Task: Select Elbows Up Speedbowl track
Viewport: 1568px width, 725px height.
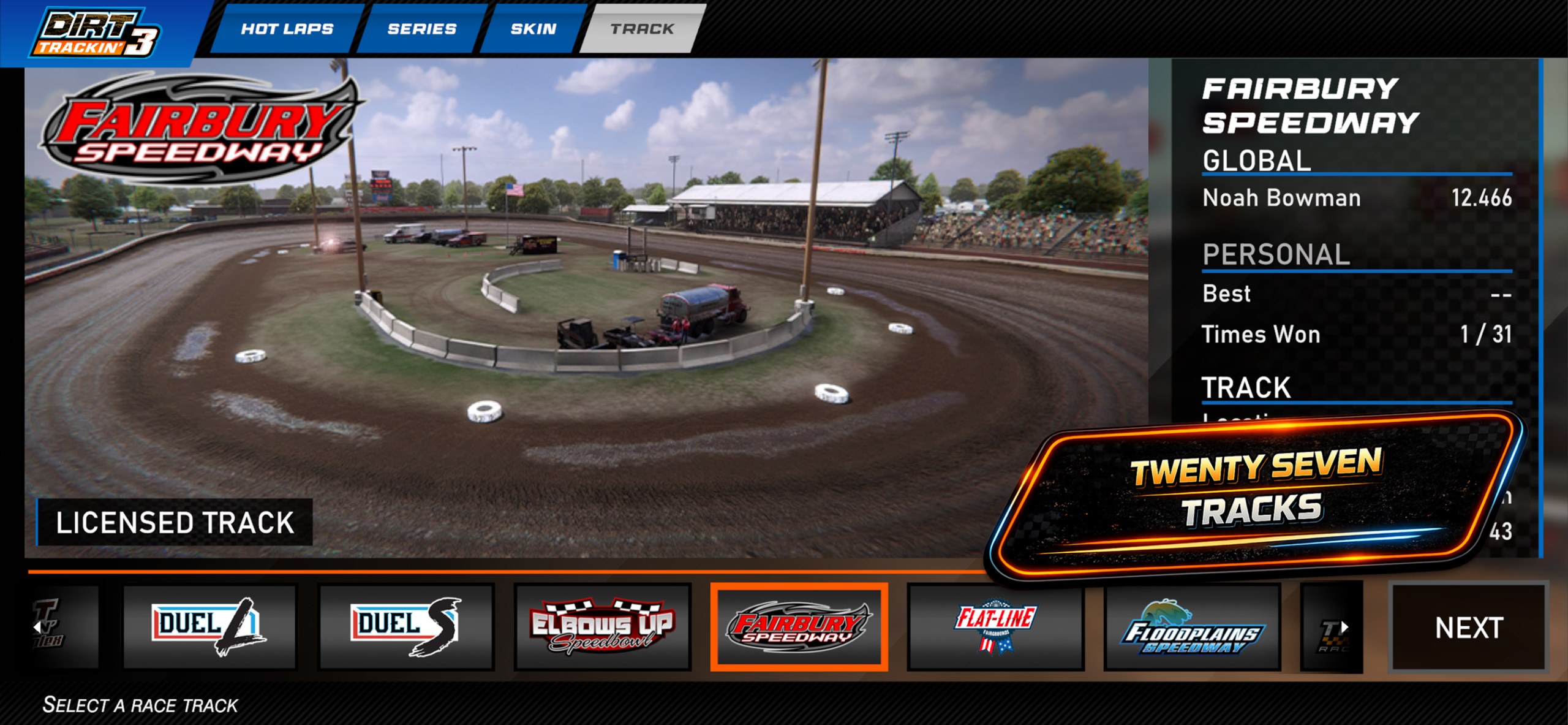Action: tap(603, 626)
